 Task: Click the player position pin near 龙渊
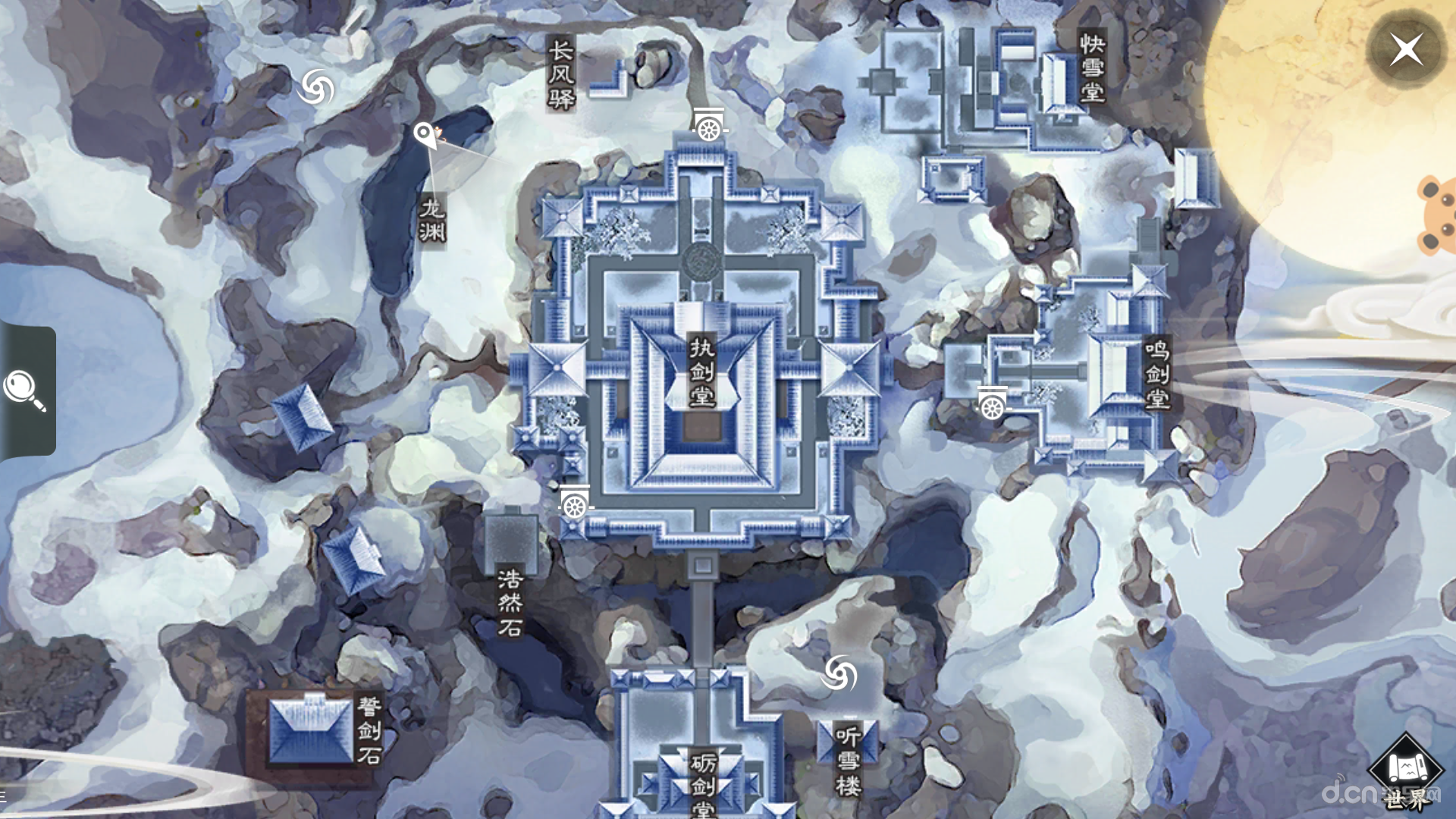tap(424, 136)
